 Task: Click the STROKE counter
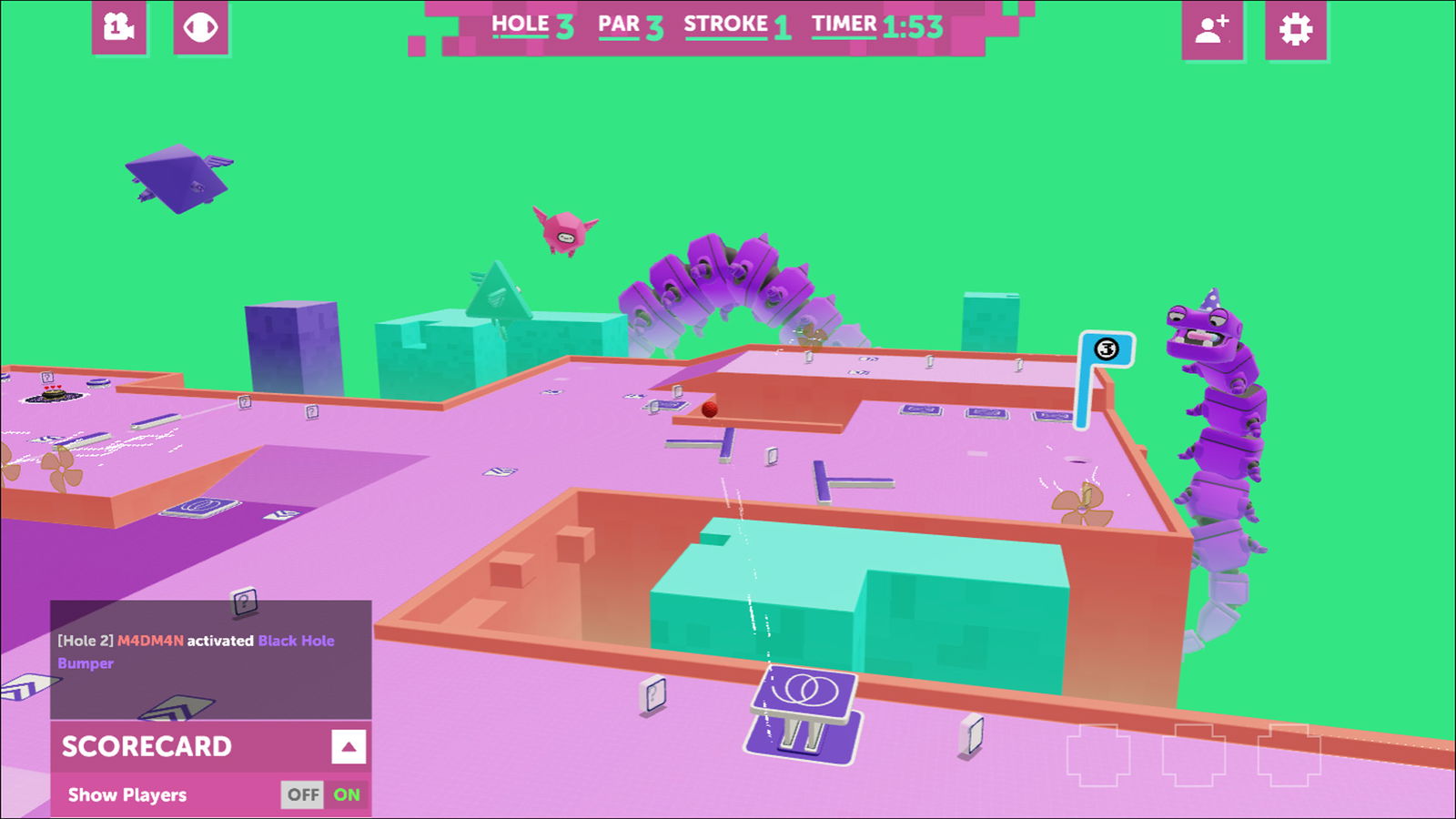click(737, 24)
